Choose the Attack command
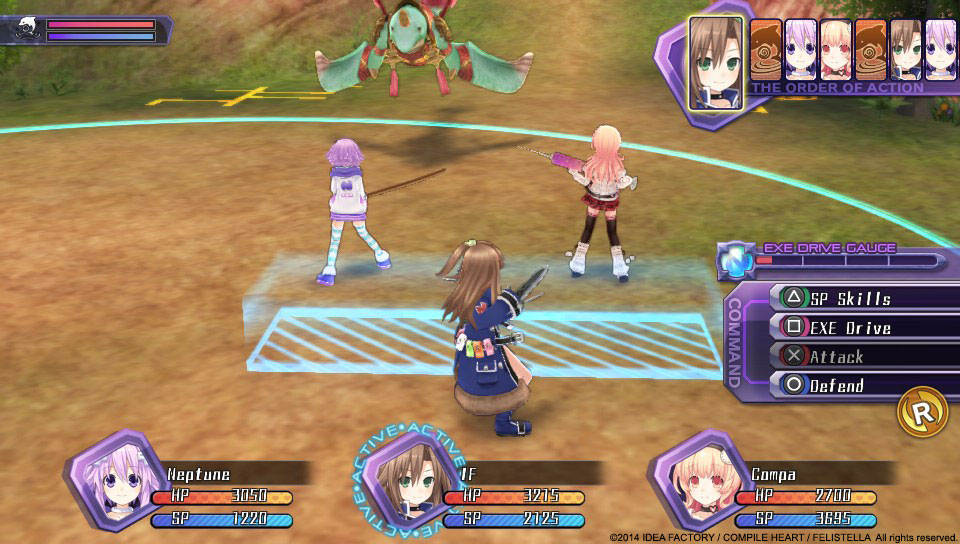This screenshot has height=544, width=960. pos(850,356)
